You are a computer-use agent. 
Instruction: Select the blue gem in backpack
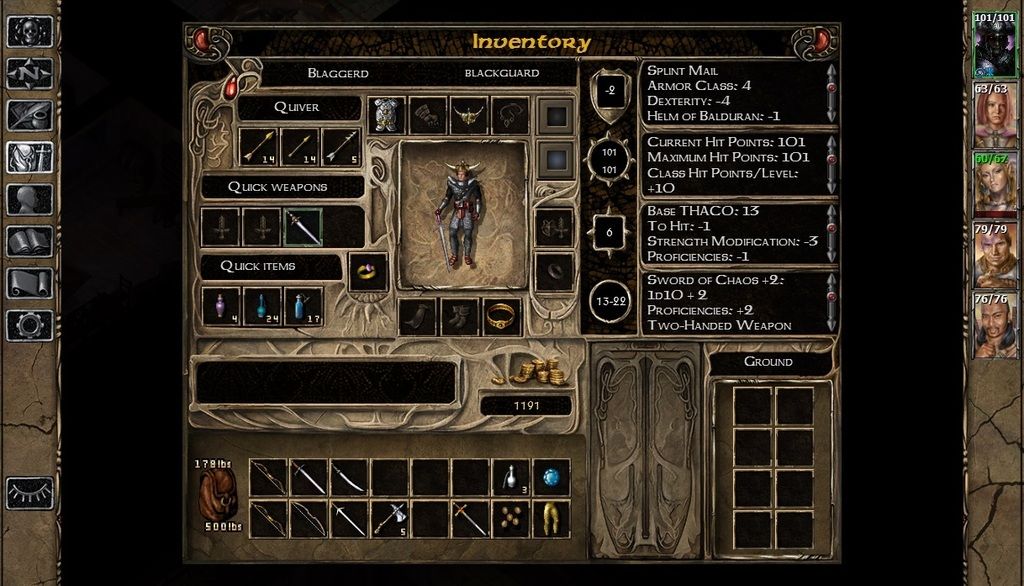click(551, 478)
